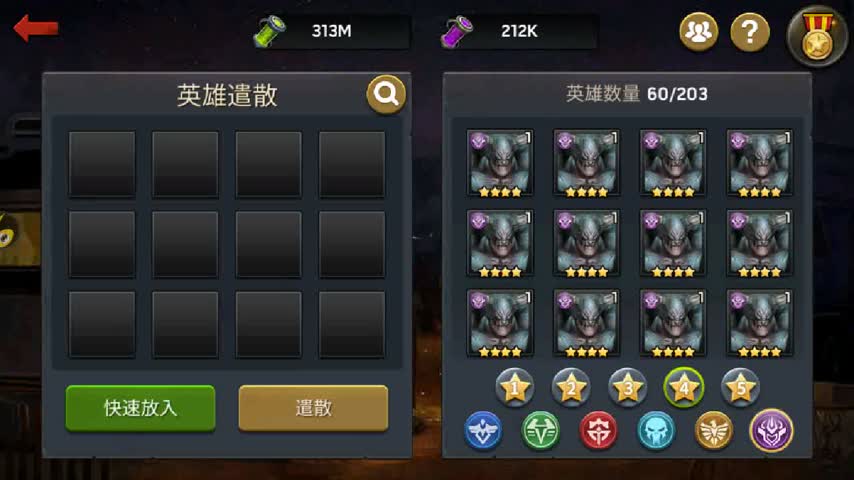Toggle the purple demon faction filter
Image resolution: width=854 pixels, height=480 pixels.
click(x=771, y=431)
